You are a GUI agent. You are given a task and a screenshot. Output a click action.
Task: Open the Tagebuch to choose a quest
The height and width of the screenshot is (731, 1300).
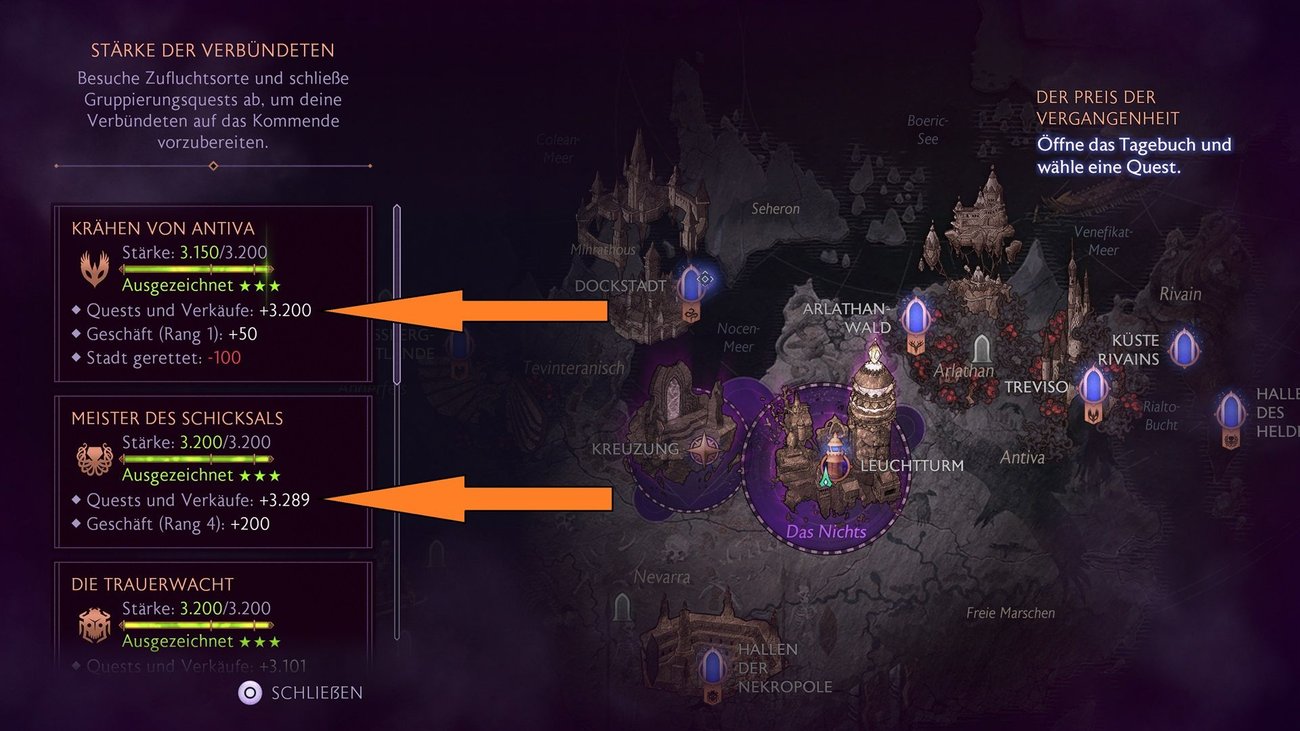point(1135,155)
